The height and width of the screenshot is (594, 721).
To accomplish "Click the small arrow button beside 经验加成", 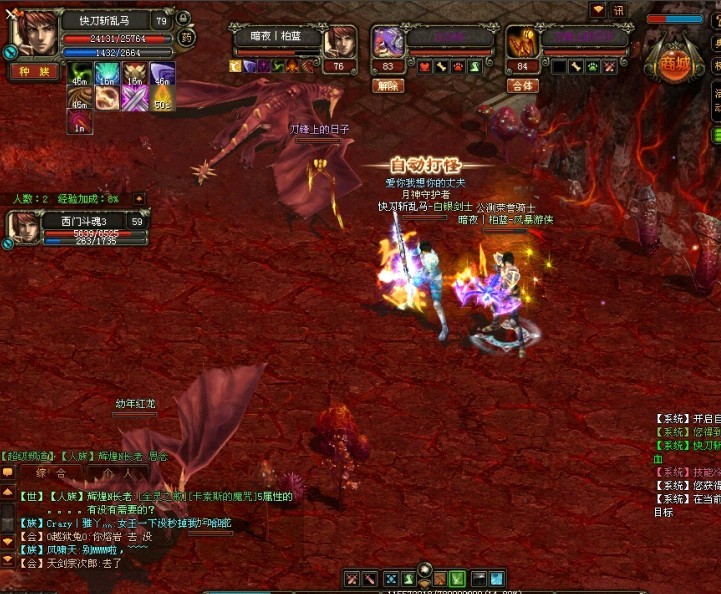I will (139, 199).
